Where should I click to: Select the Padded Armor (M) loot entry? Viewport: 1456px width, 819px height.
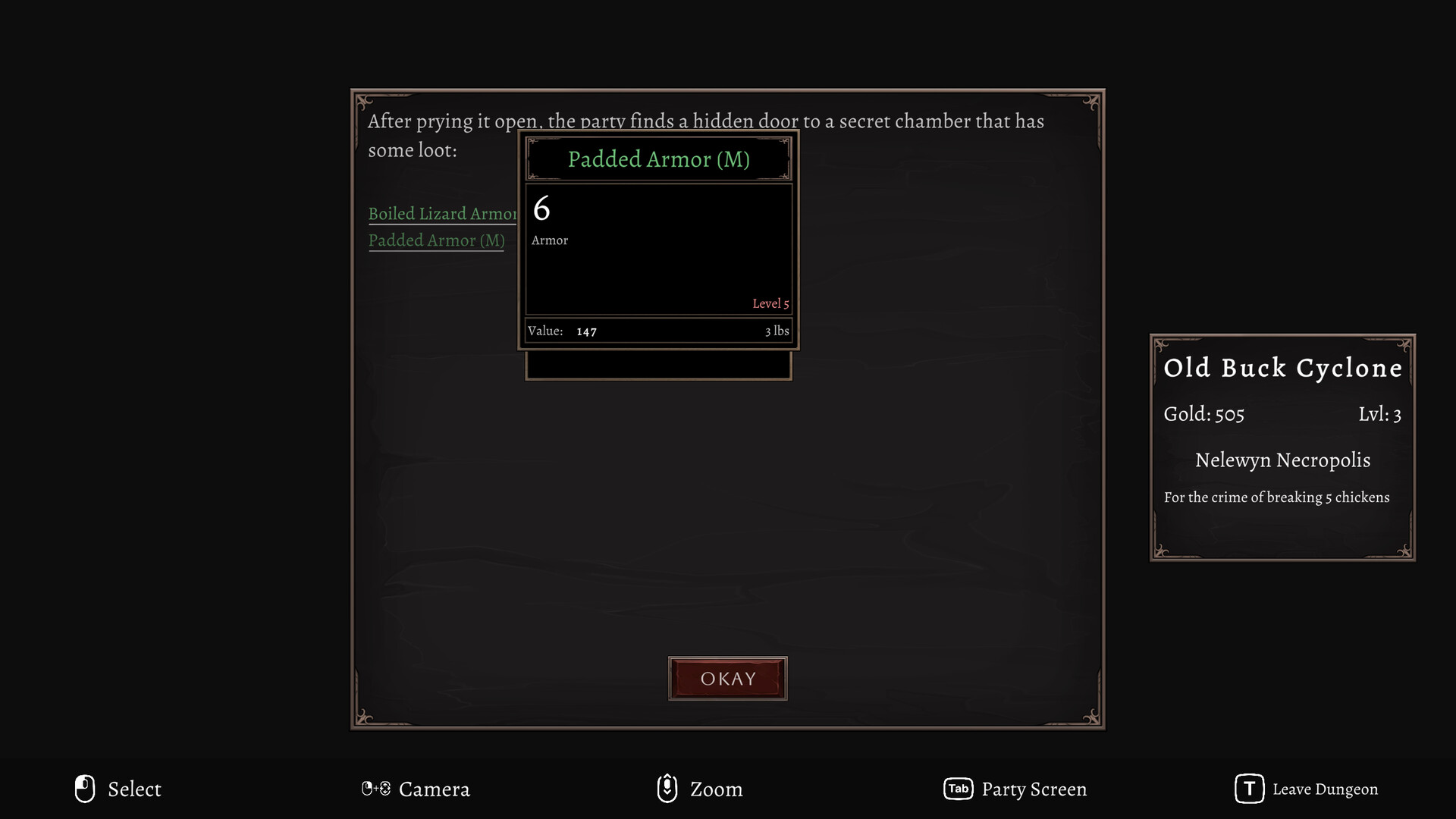tap(437, 240)
